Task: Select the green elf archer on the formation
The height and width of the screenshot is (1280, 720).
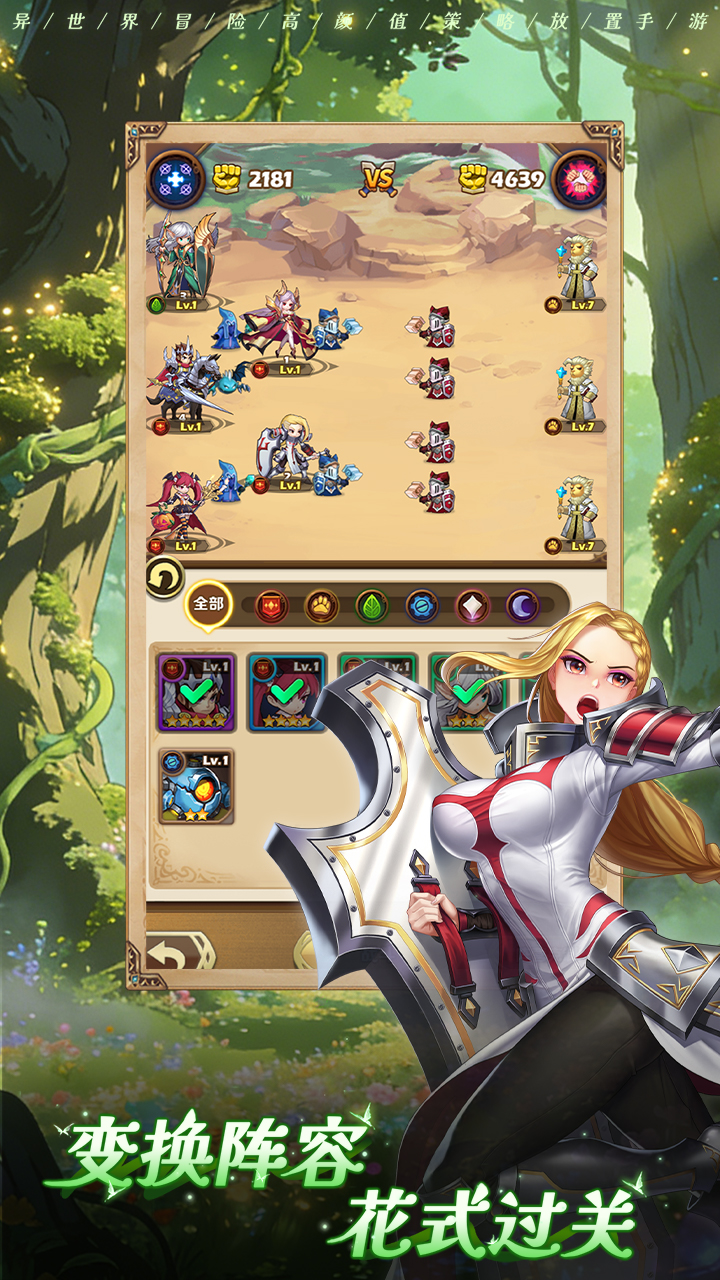Action: 185,258
